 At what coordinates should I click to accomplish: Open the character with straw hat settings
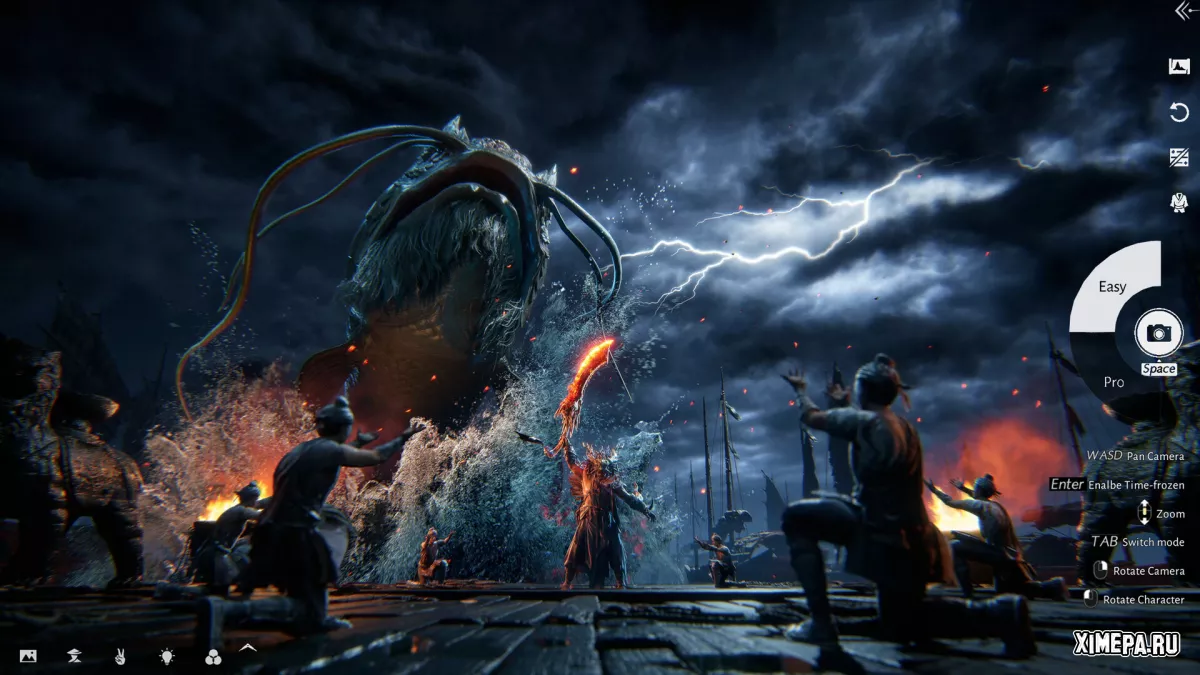73,656
